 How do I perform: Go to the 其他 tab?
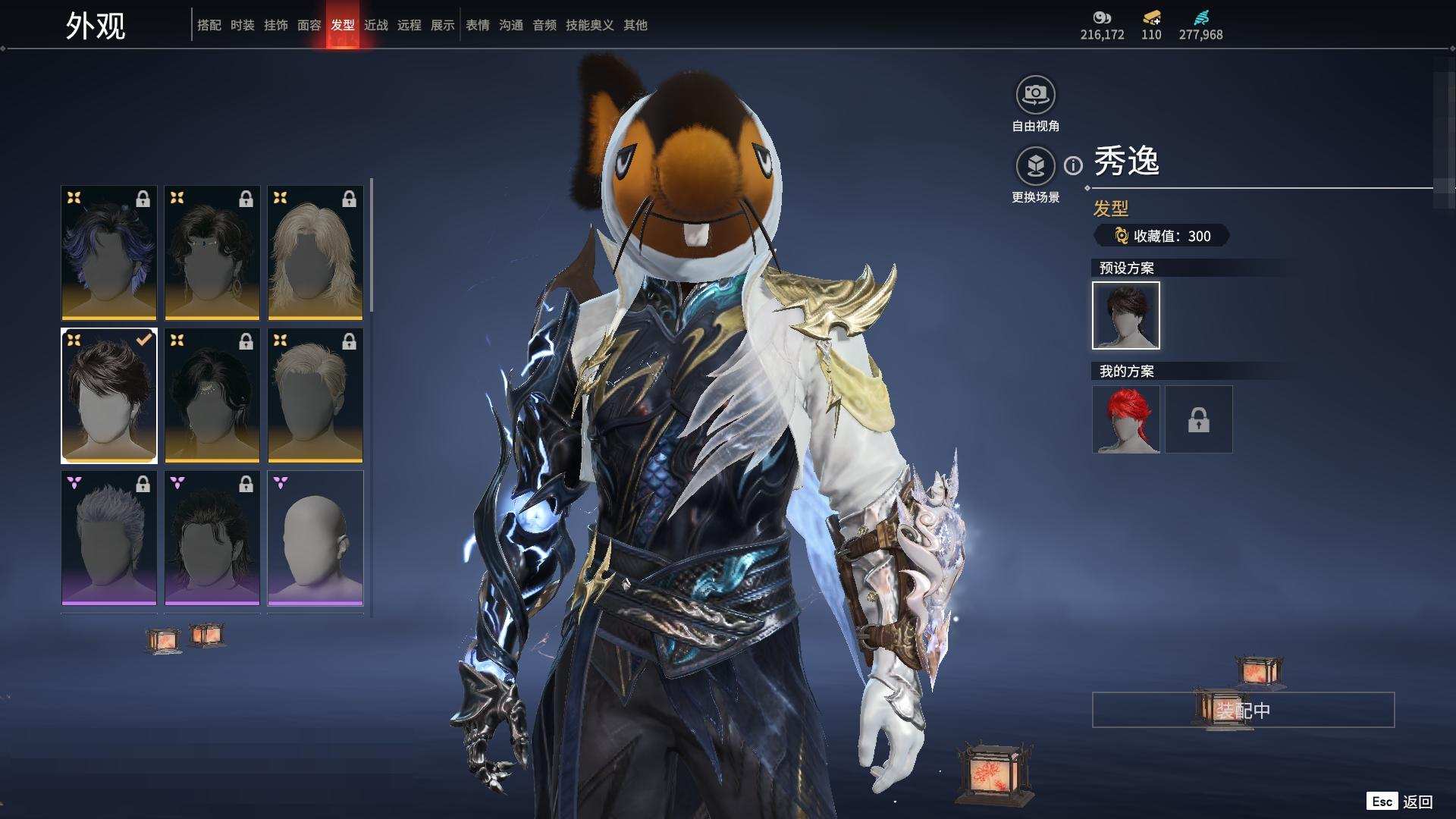point(635,25)
